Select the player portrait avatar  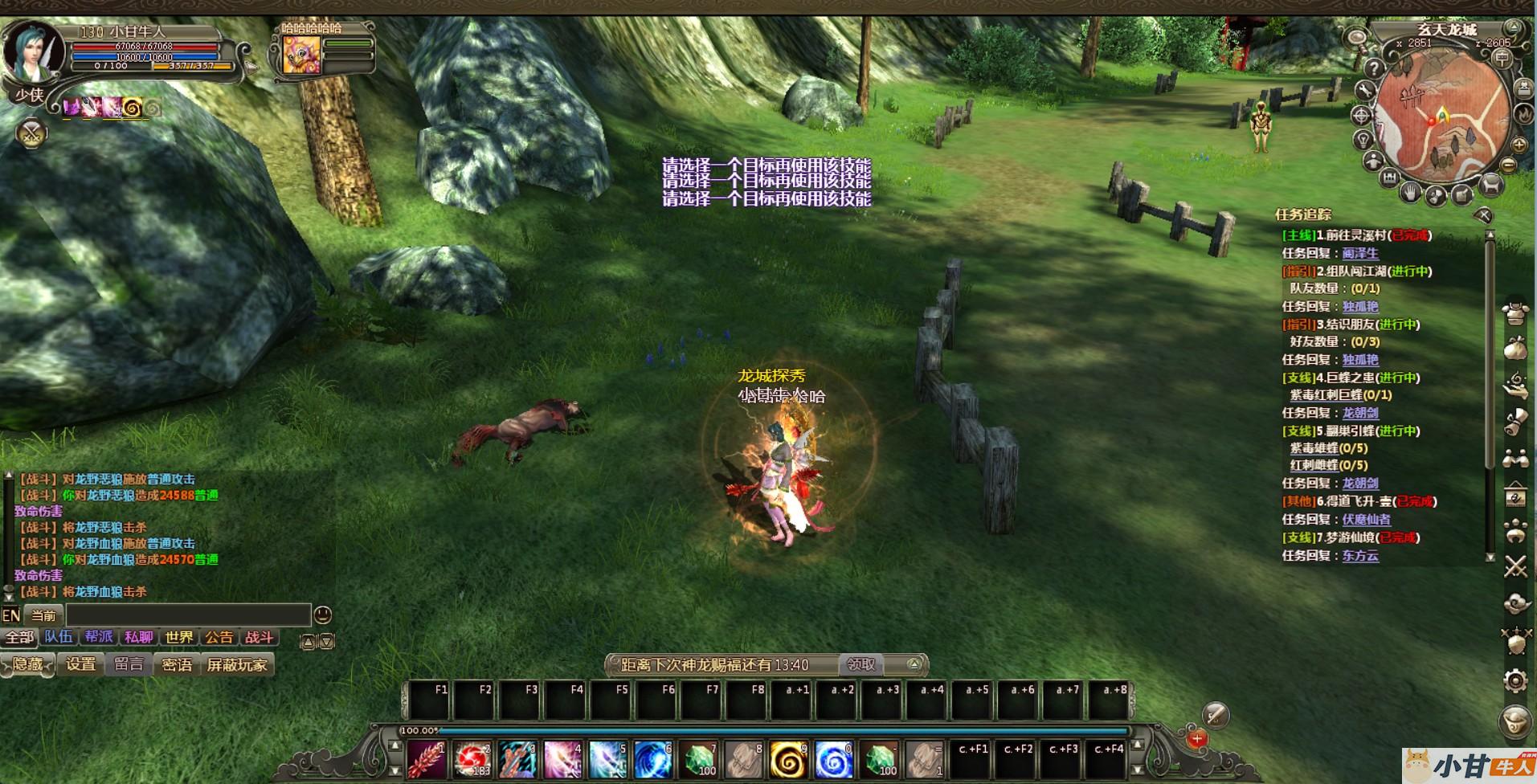[x=32, y=52]
